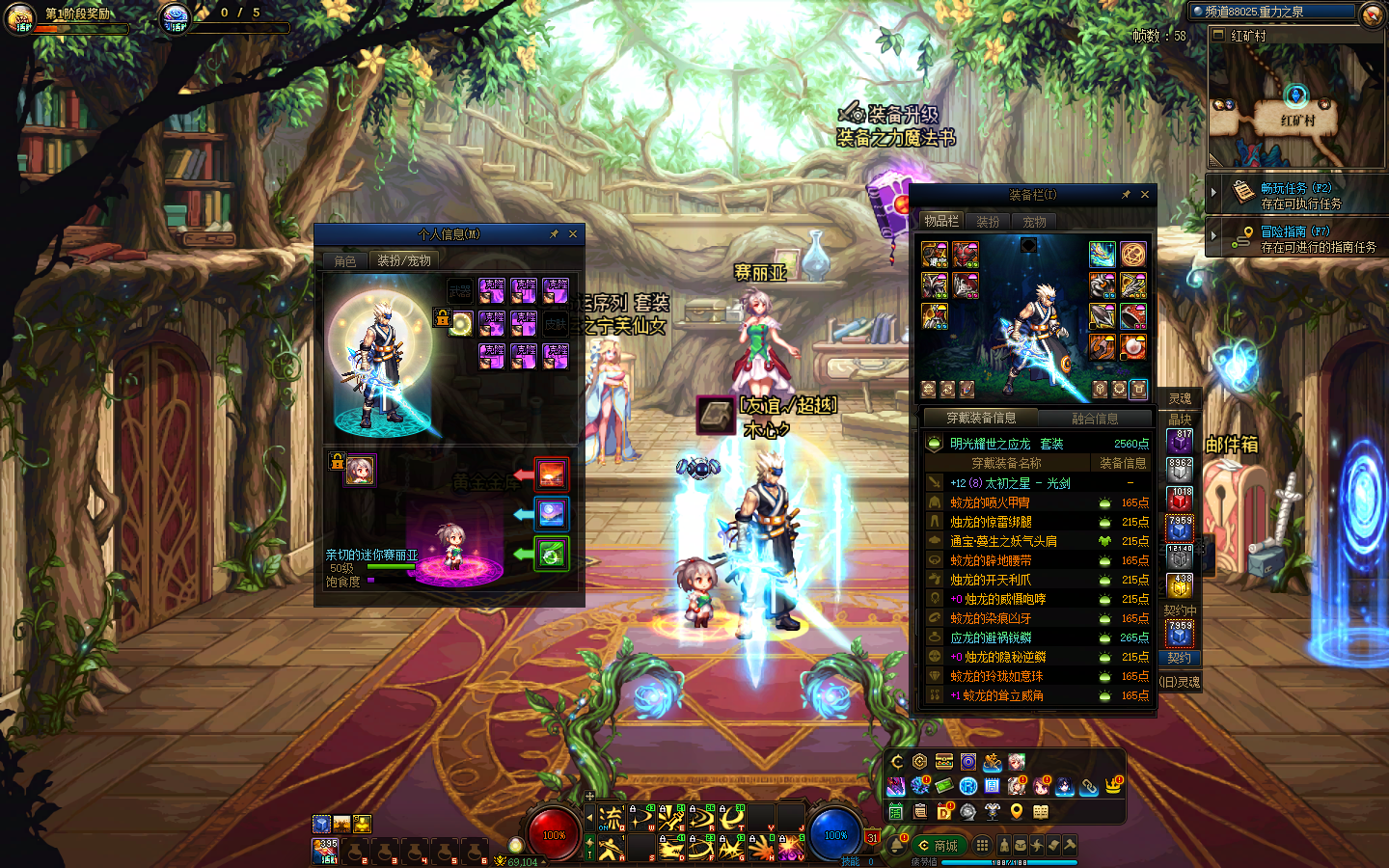
Task: Switch to the 宠物 tab in equipment window
Action: (x=1034, y=222)
